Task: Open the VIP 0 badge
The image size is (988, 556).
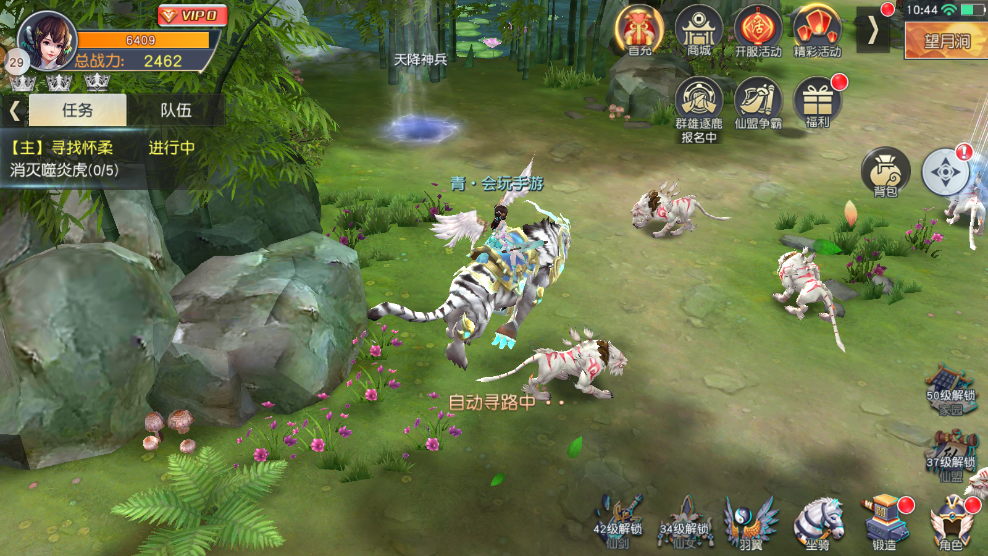Action: [x=192, y=15]
